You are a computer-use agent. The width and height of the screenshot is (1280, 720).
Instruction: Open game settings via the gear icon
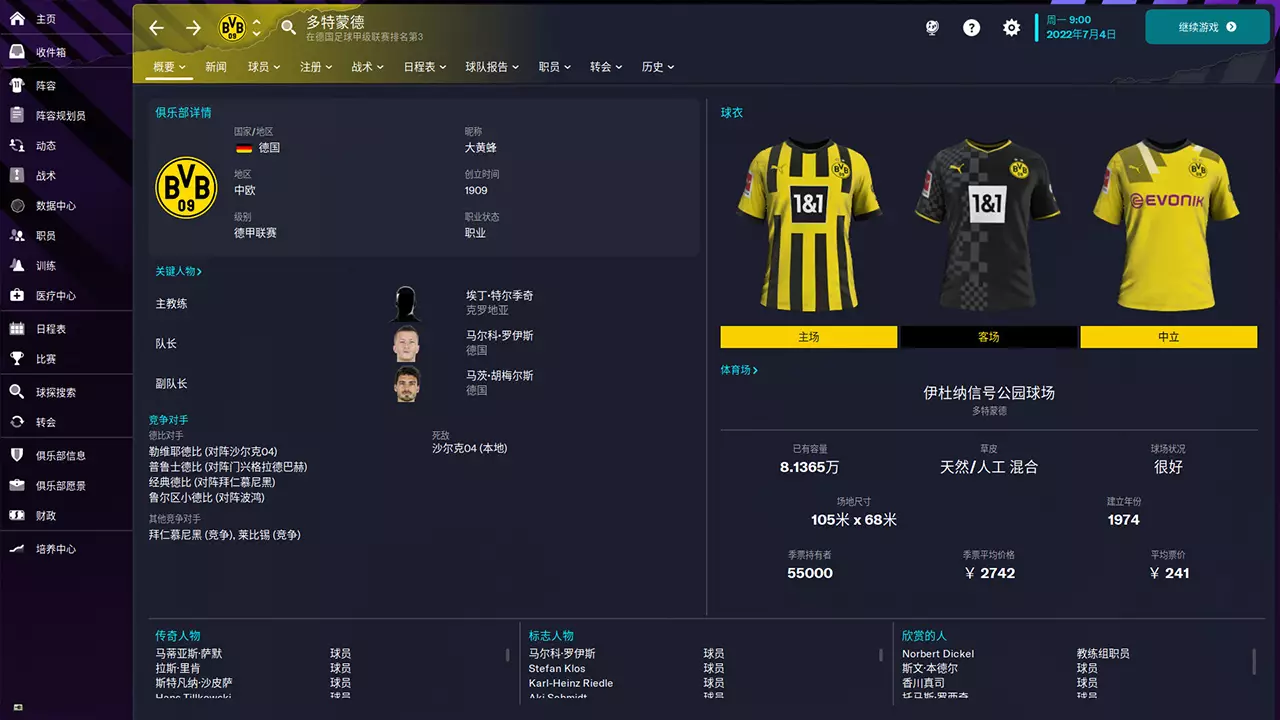click(x=1011, y=27)
